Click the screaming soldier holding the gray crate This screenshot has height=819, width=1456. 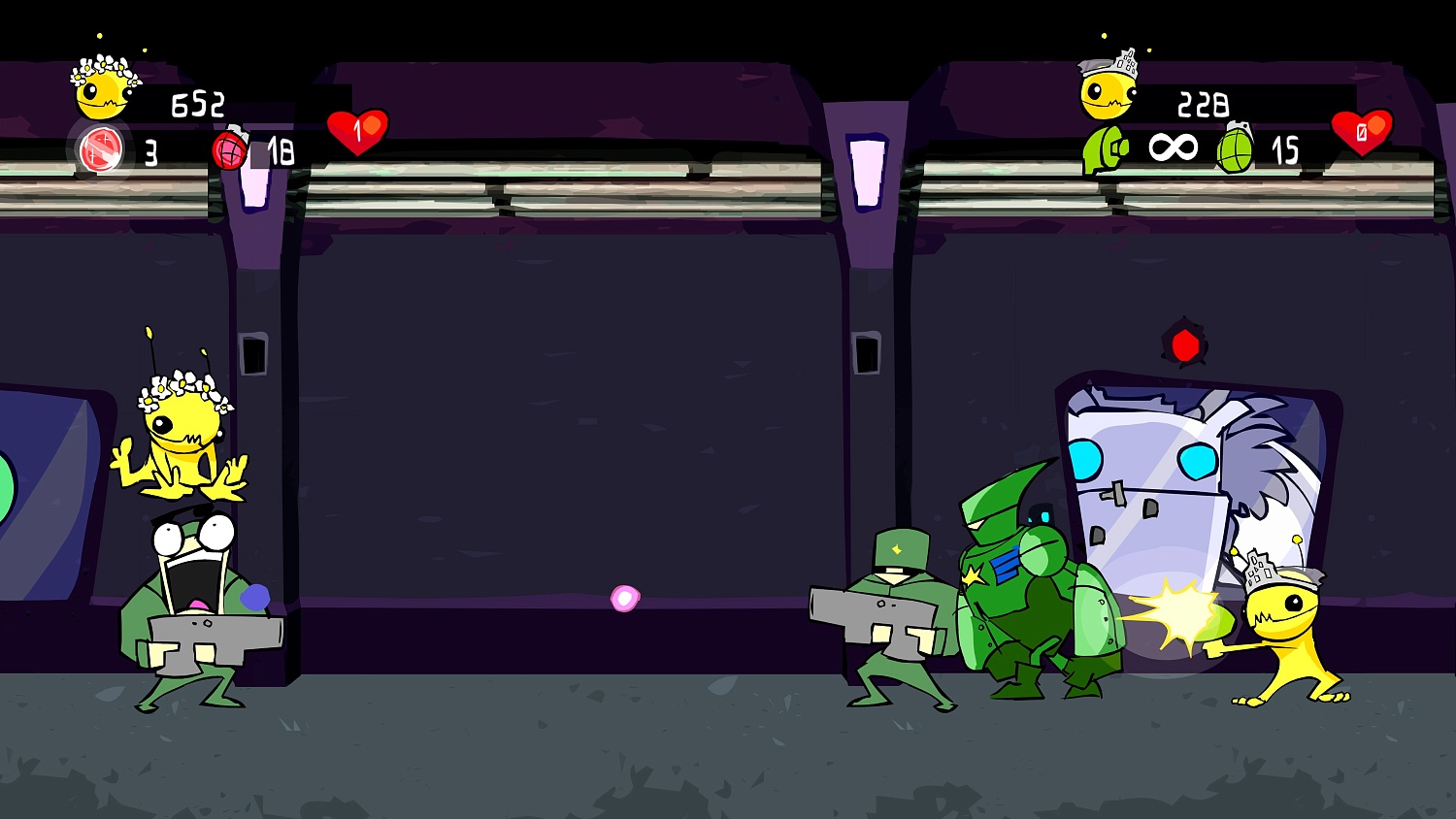click(194, 602)
